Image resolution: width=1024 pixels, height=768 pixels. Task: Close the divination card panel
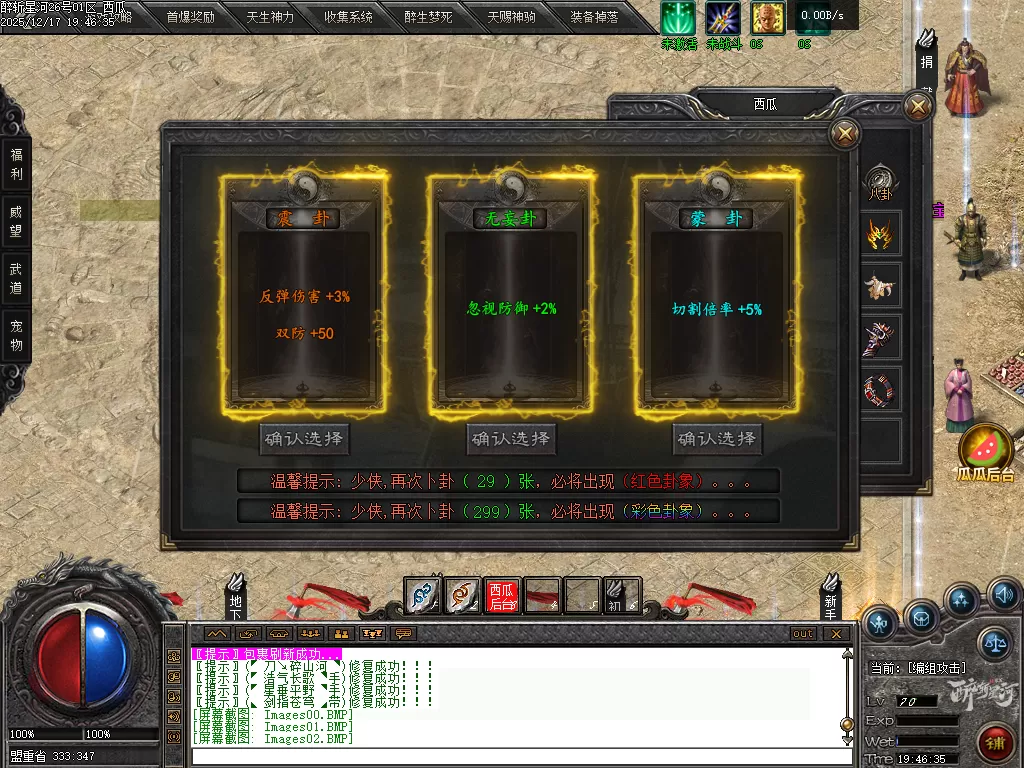(x=845, y=134)
